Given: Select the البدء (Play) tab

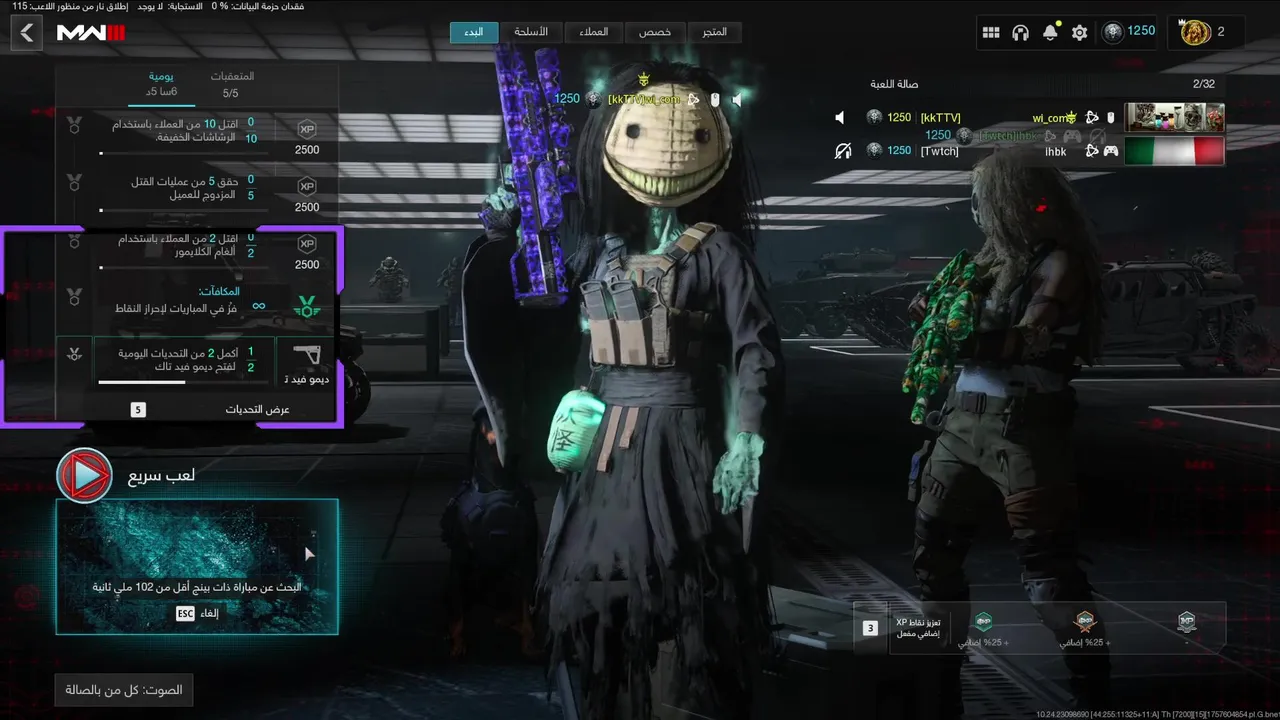Looking at the screenshot, I should (x=474, y=32).
